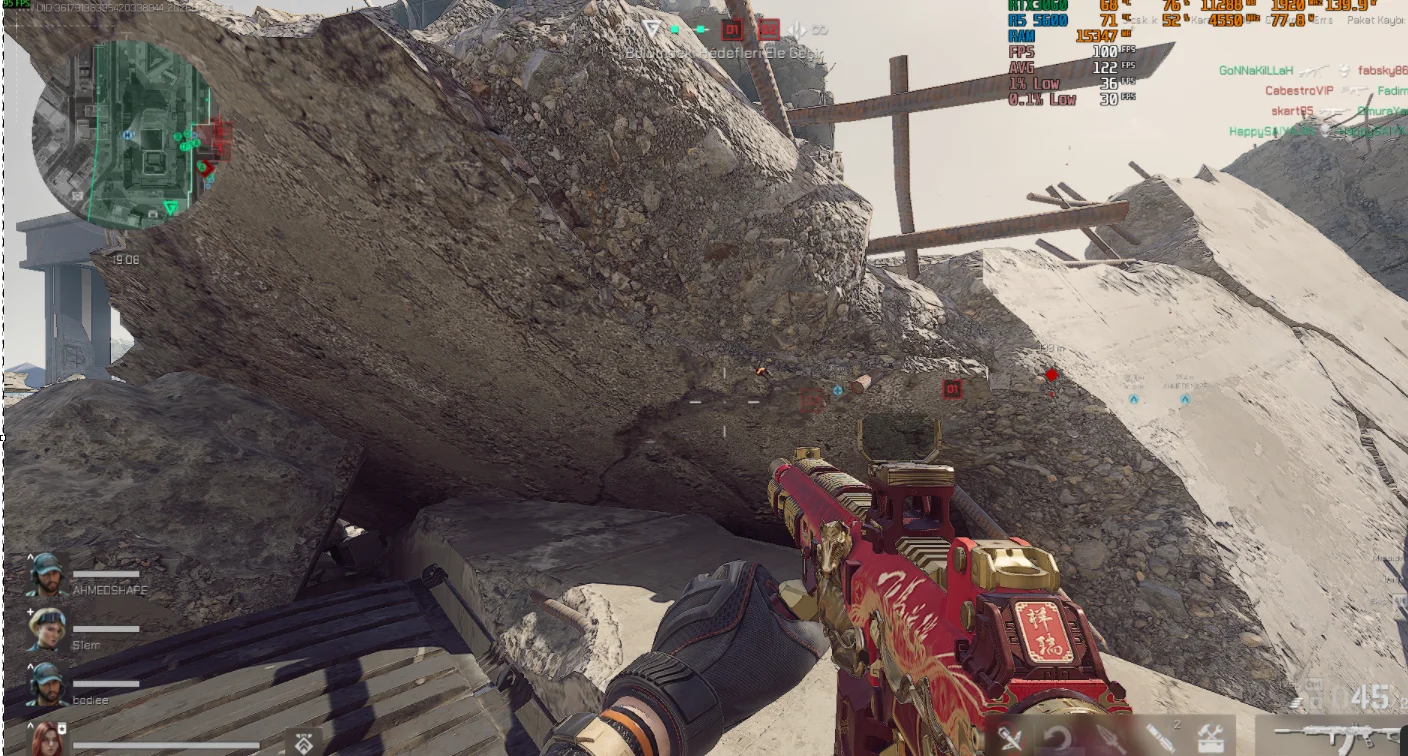
Task: Click the CabestroVIP kill feed entry
Action: tap(1300, 91)
